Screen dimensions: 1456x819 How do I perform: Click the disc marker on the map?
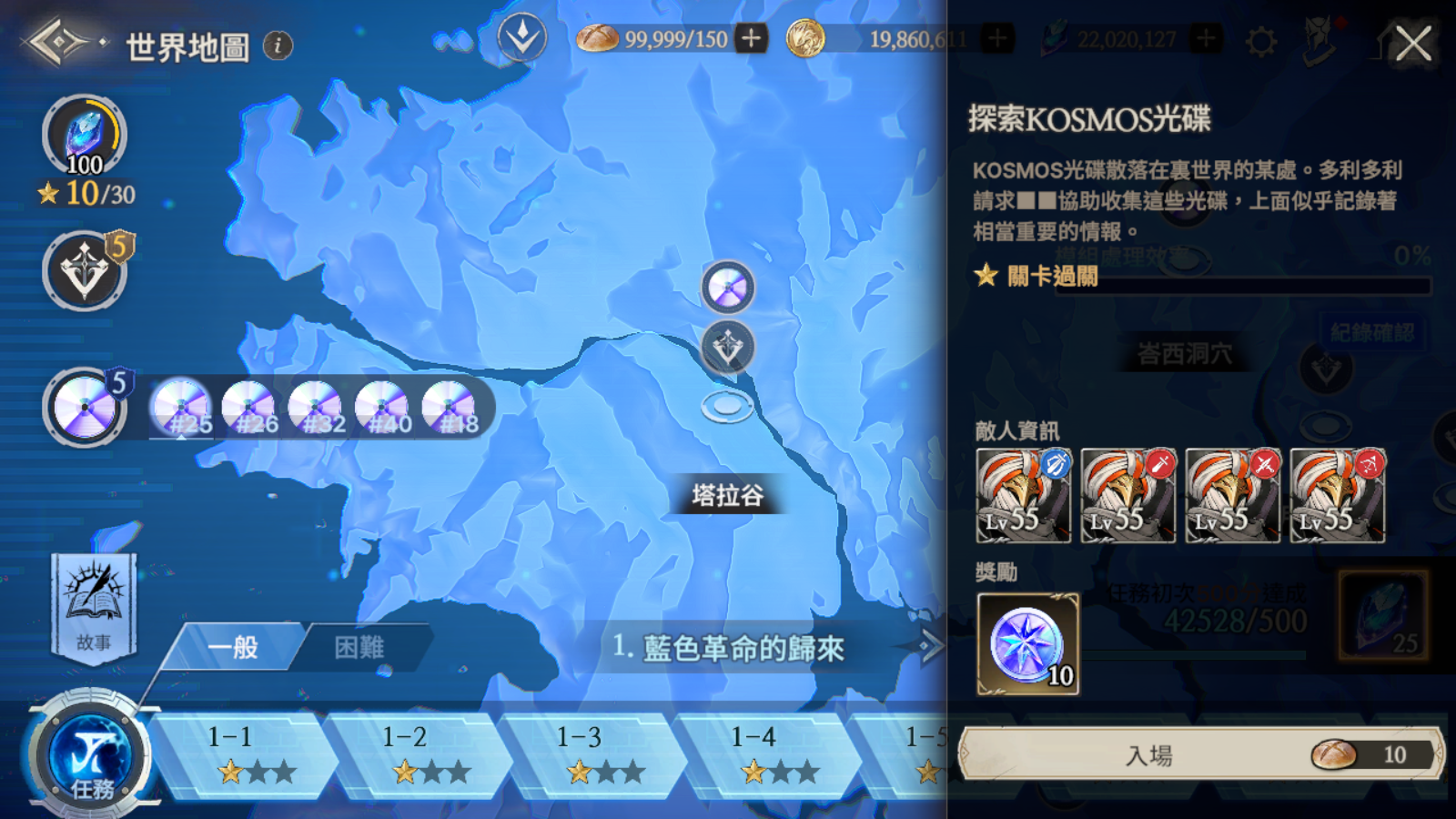tap(727, 288)
